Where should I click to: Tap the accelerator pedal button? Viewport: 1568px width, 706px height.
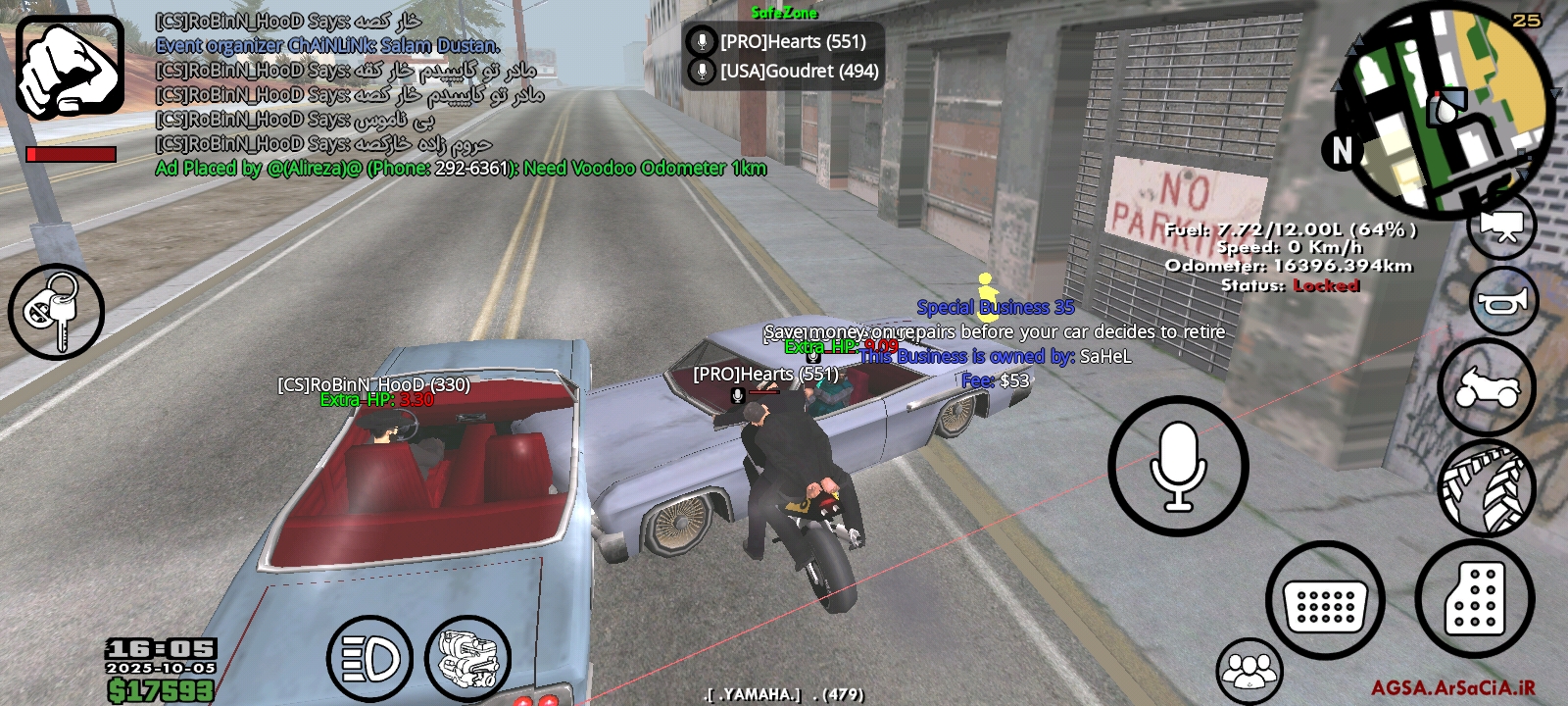click(1475, 598)
